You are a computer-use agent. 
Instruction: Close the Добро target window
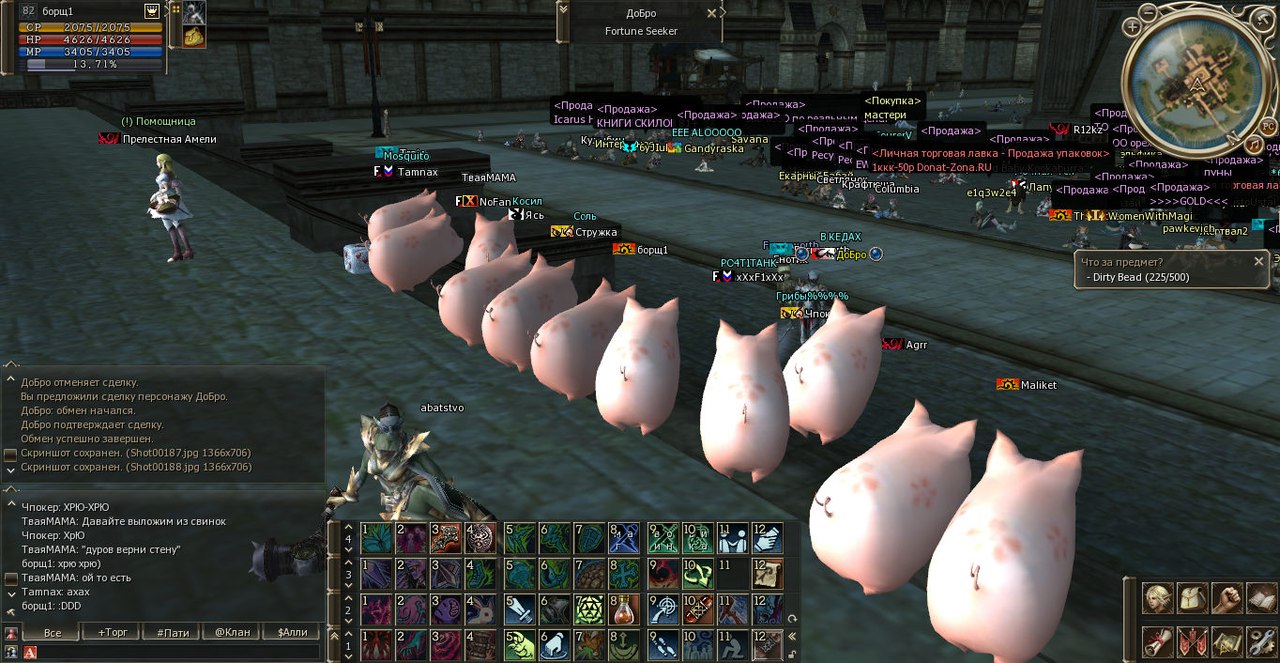tap(711, 13)
